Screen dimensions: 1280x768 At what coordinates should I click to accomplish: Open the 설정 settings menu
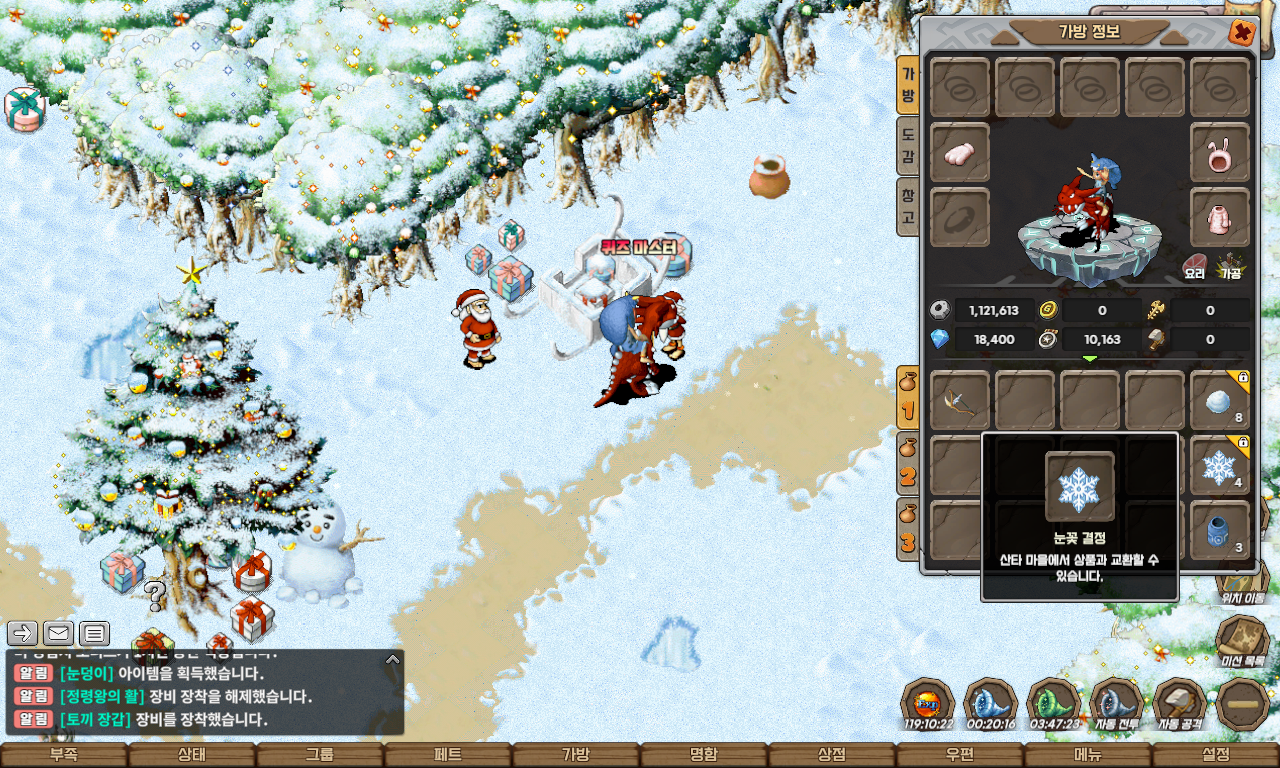point(1216,755)
